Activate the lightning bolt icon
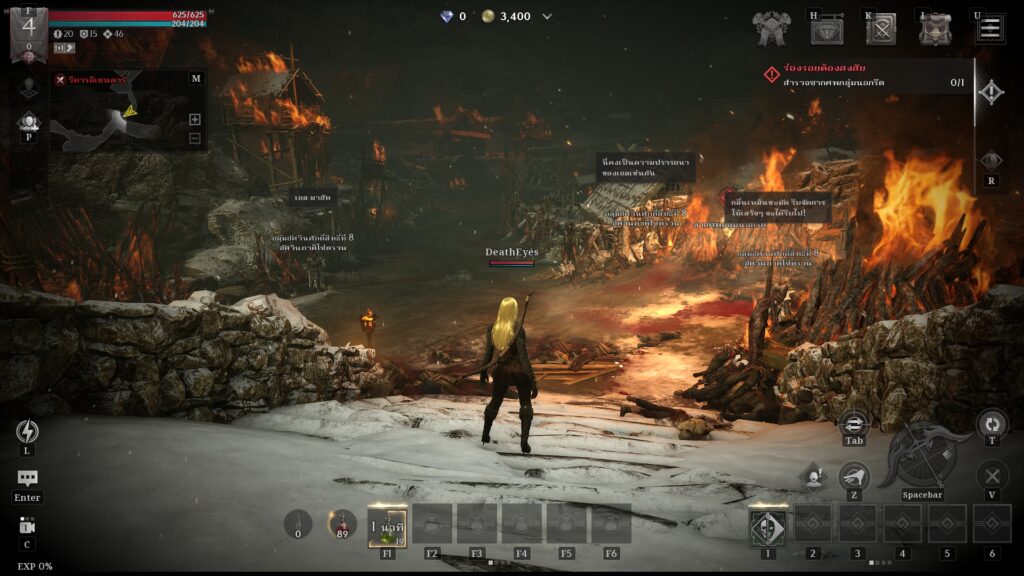The height and width of the screenshot is (576, 1024). pyautogui.click(x=27, y=431)
